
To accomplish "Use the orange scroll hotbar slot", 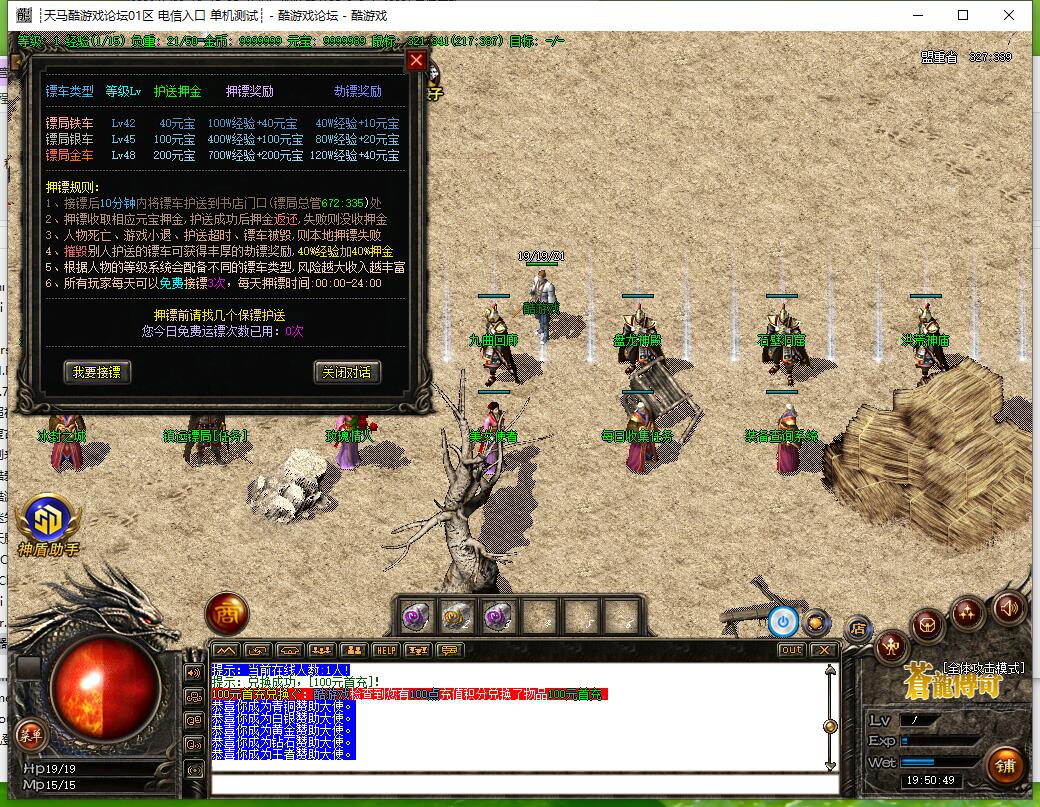I will coord(457,617).
